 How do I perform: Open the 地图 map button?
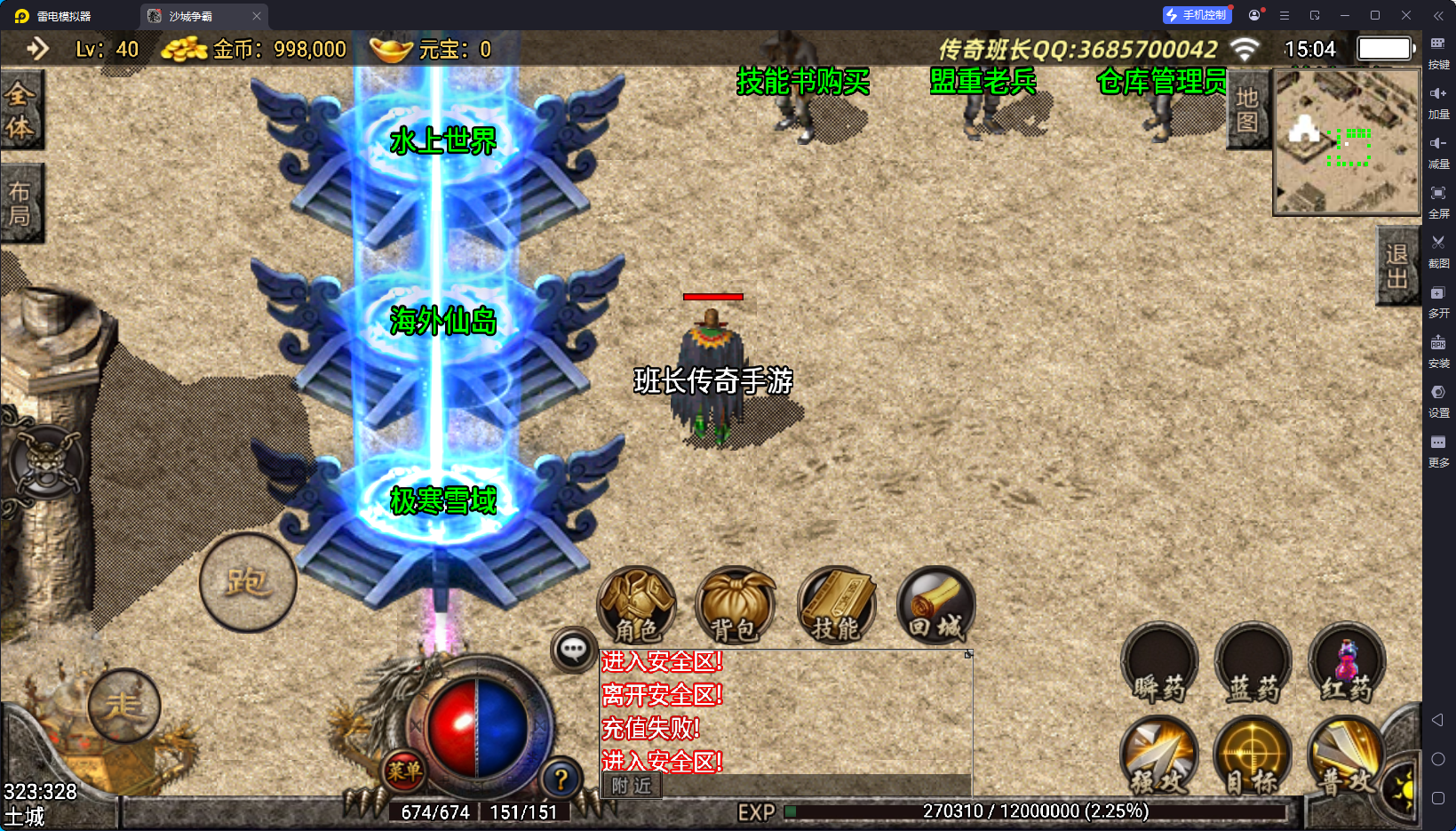click(x=1247, y=110)
